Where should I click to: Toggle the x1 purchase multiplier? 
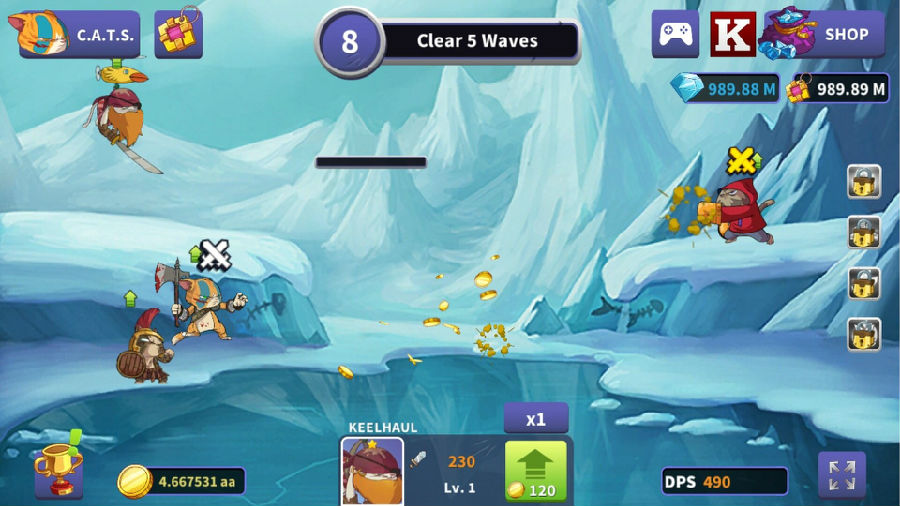[536, 418]
